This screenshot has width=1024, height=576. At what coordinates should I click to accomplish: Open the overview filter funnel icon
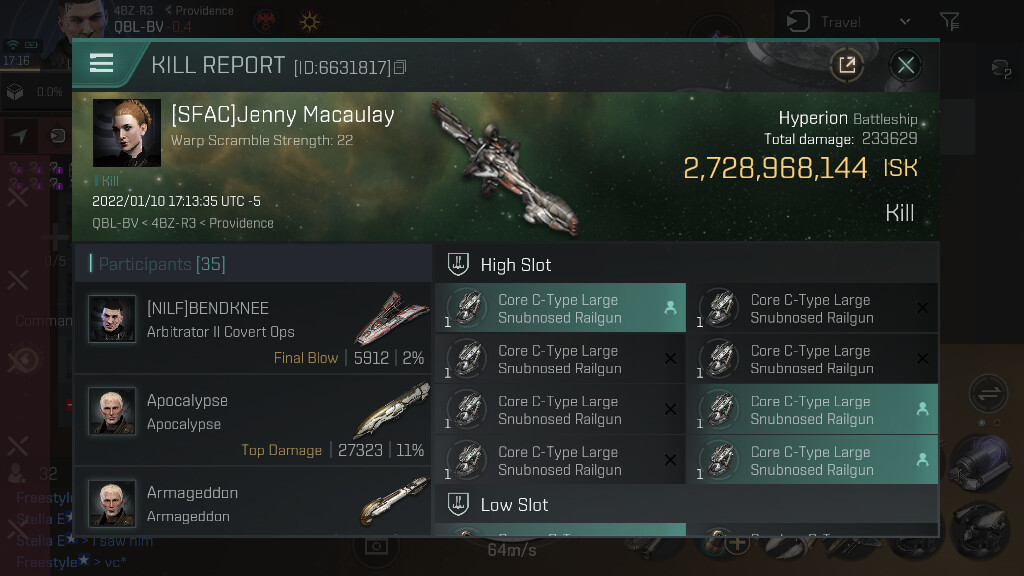950,21
